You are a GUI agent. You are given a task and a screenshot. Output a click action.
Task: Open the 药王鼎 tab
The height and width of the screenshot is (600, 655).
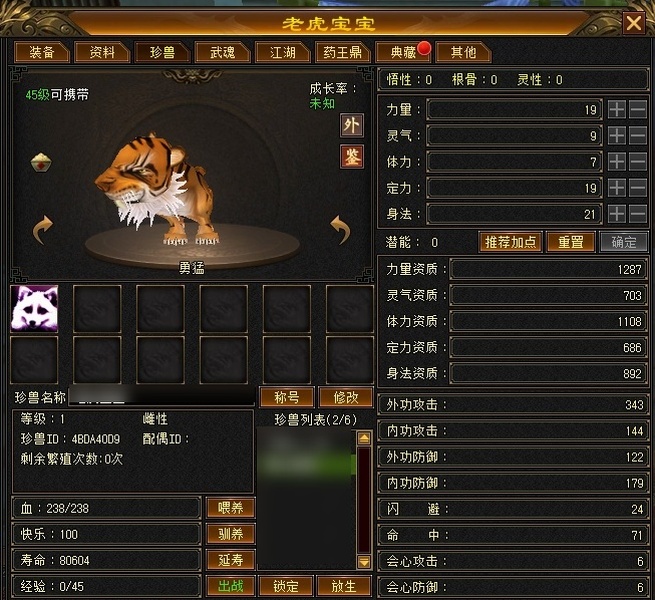click(343, 52)
